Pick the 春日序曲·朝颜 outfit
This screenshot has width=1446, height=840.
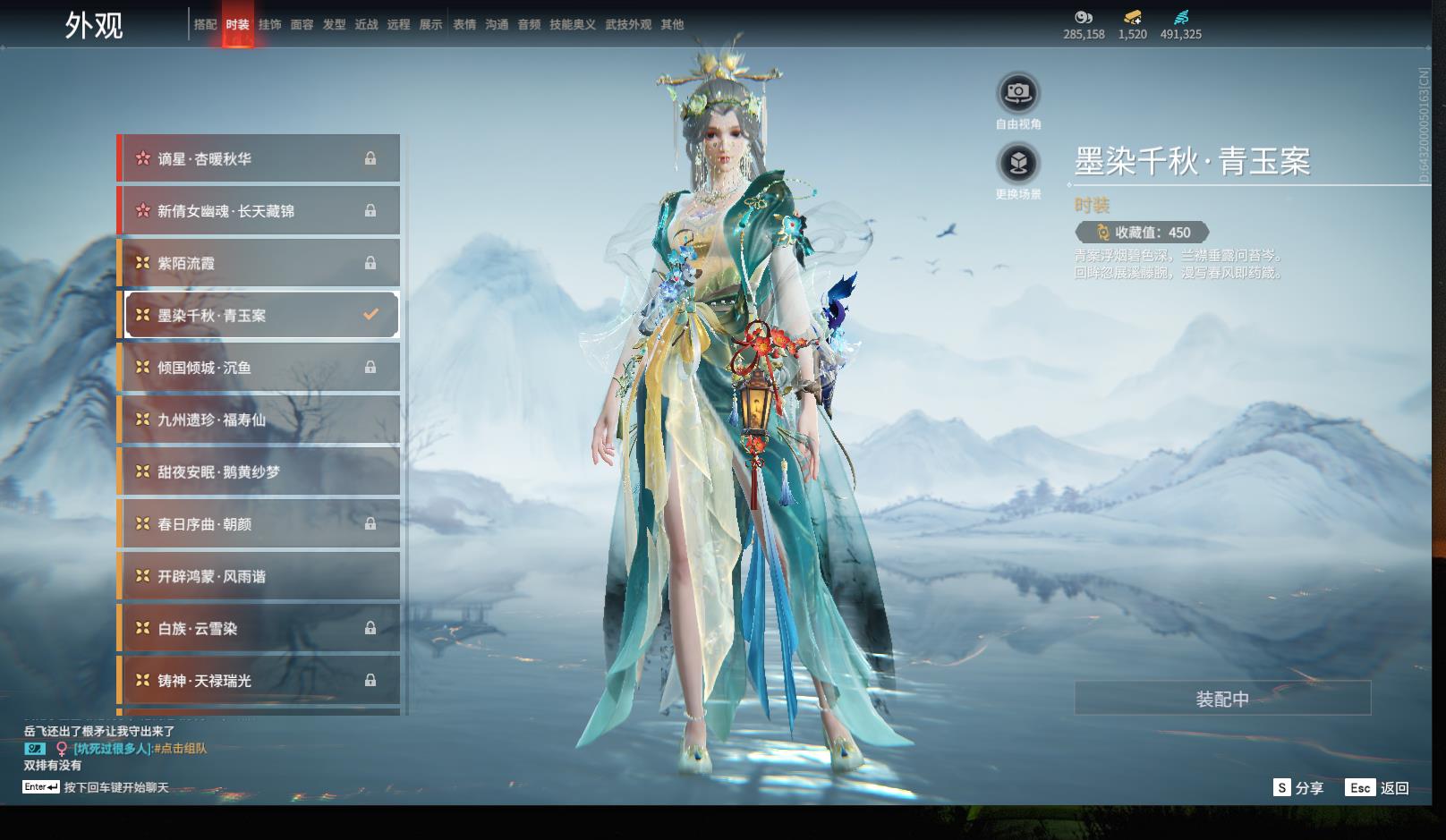259,524
